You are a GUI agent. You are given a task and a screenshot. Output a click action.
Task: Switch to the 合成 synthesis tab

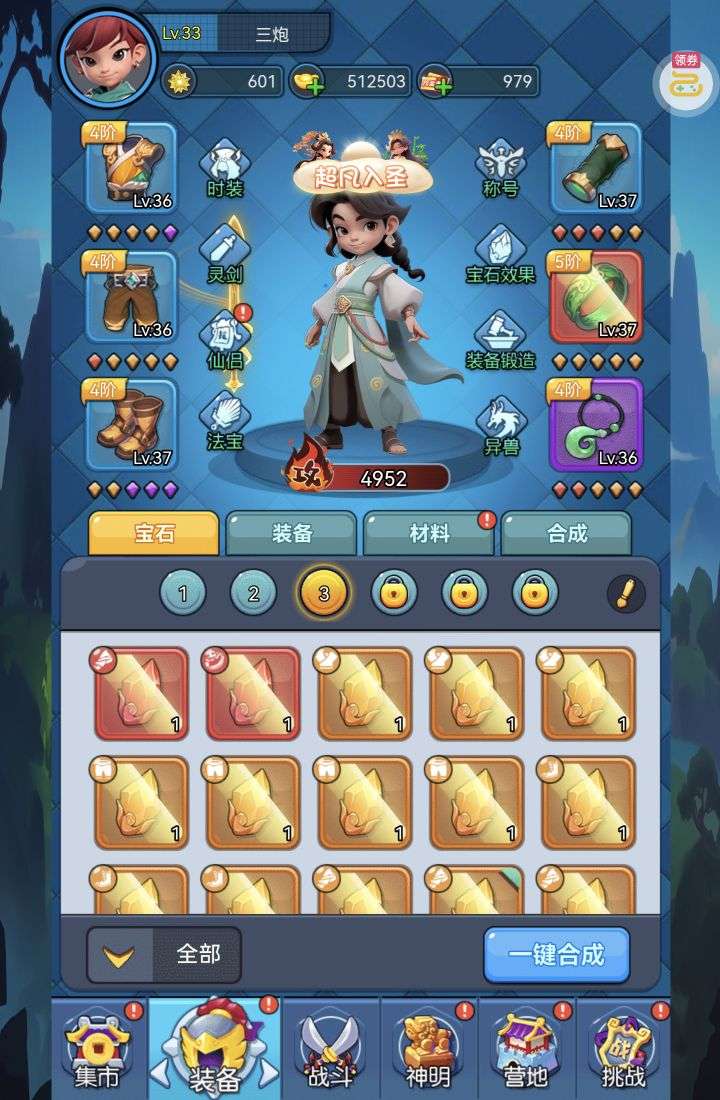click(566, 534)
